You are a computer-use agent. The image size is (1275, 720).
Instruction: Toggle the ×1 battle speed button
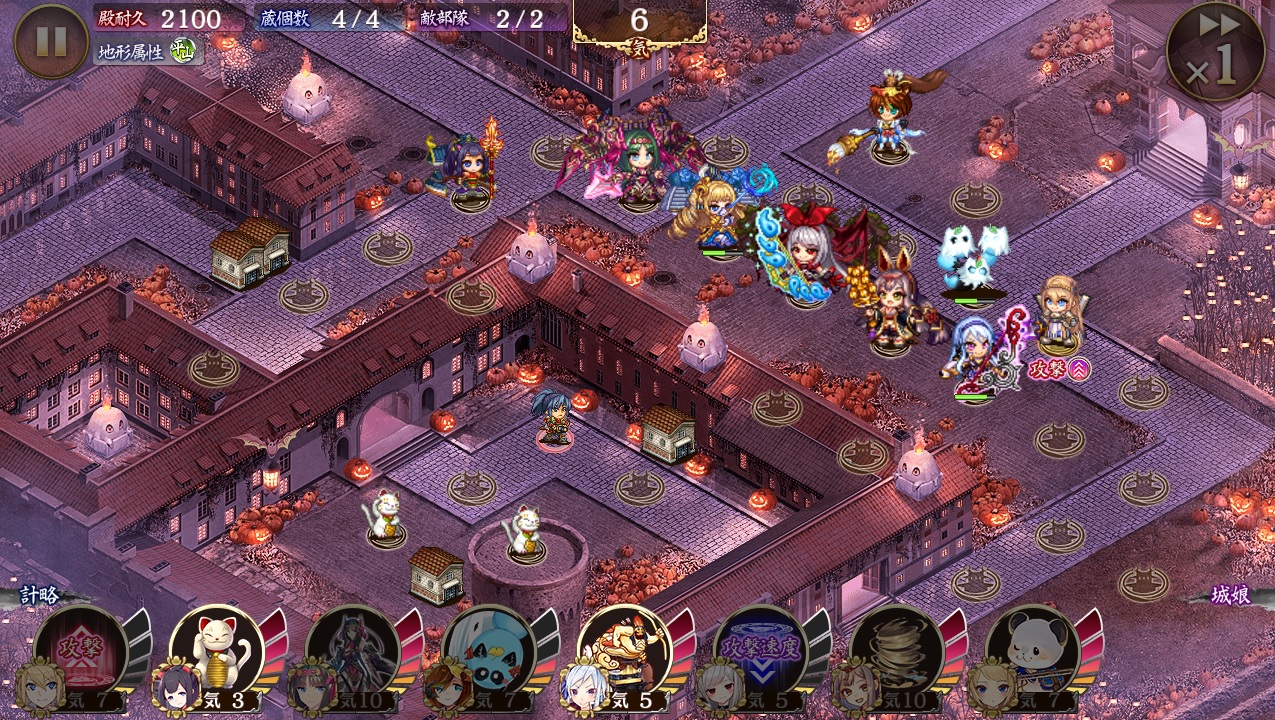pos(1215,51)
